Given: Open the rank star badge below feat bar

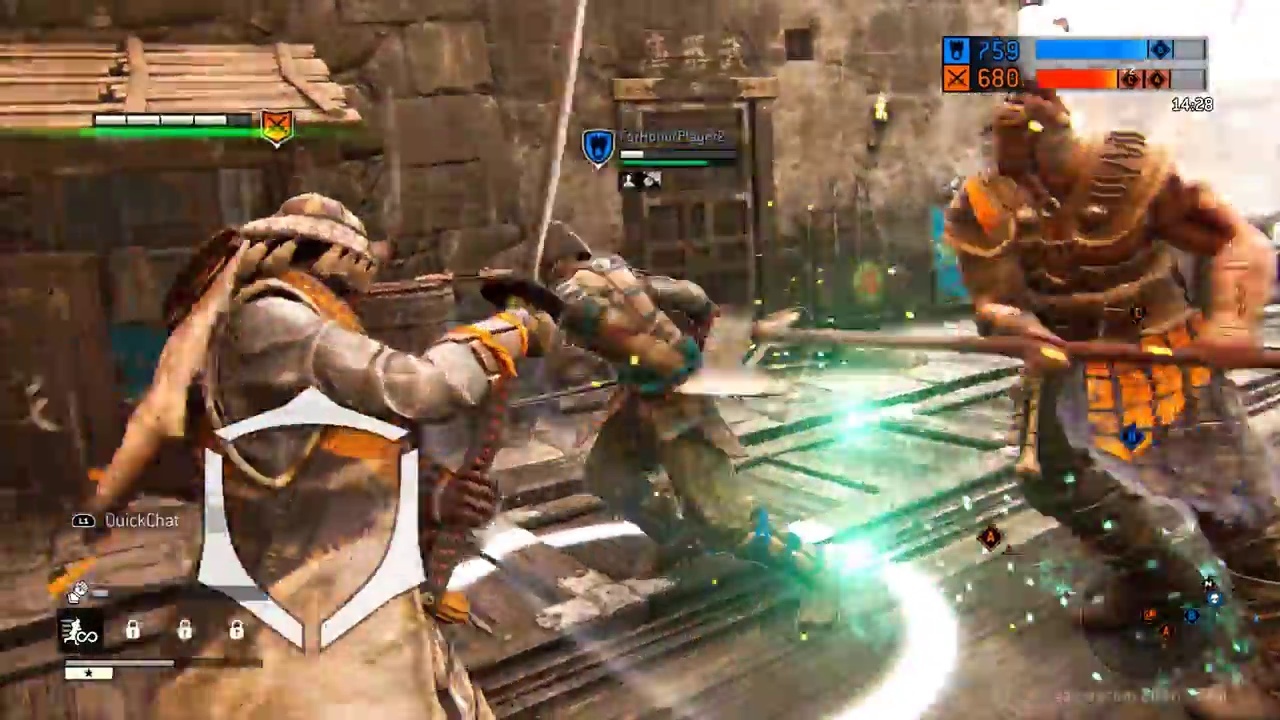Looking at the screenshot, I should [x=89, y=673].
